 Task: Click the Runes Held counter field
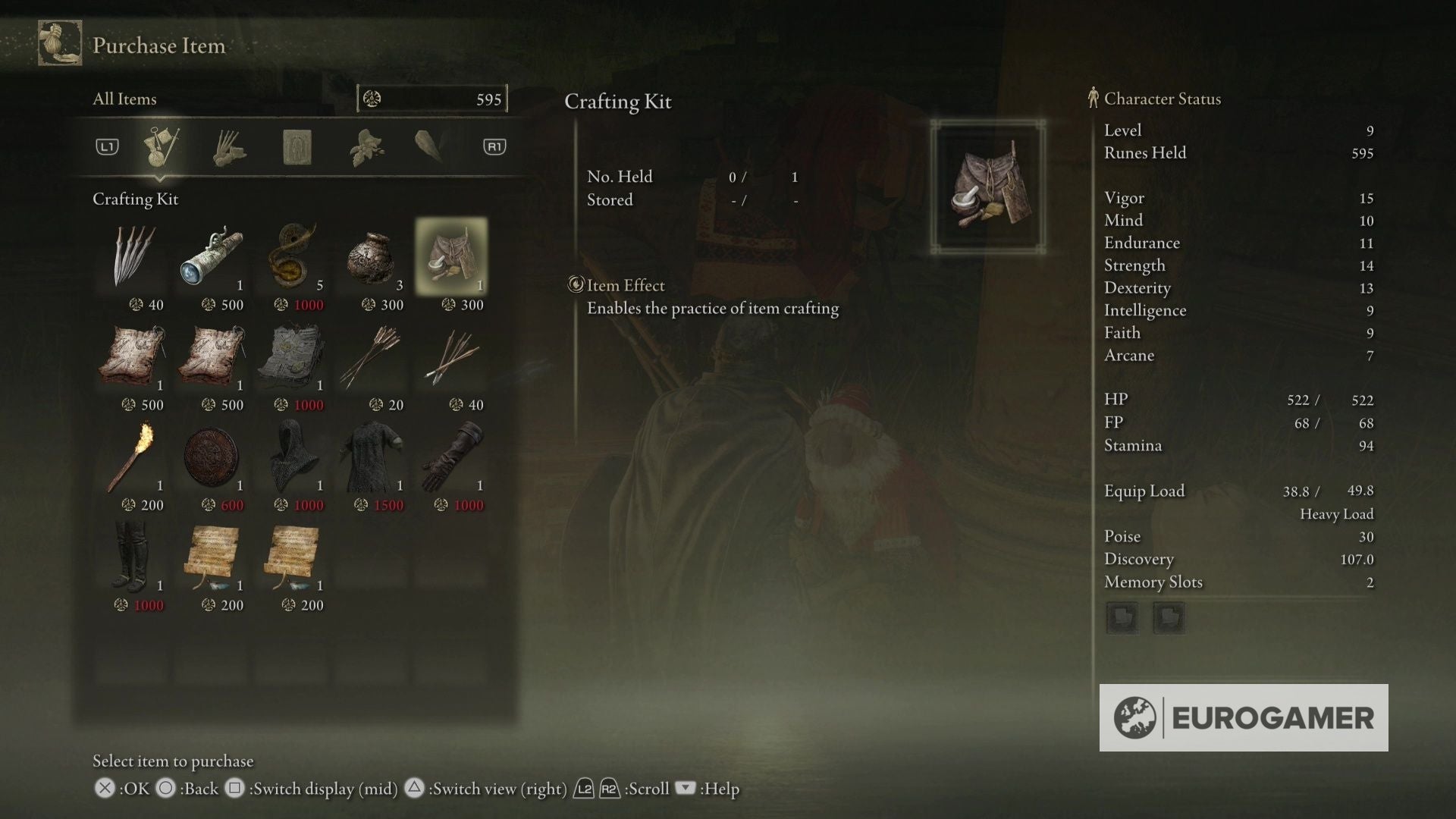click(x=432, y=99)
